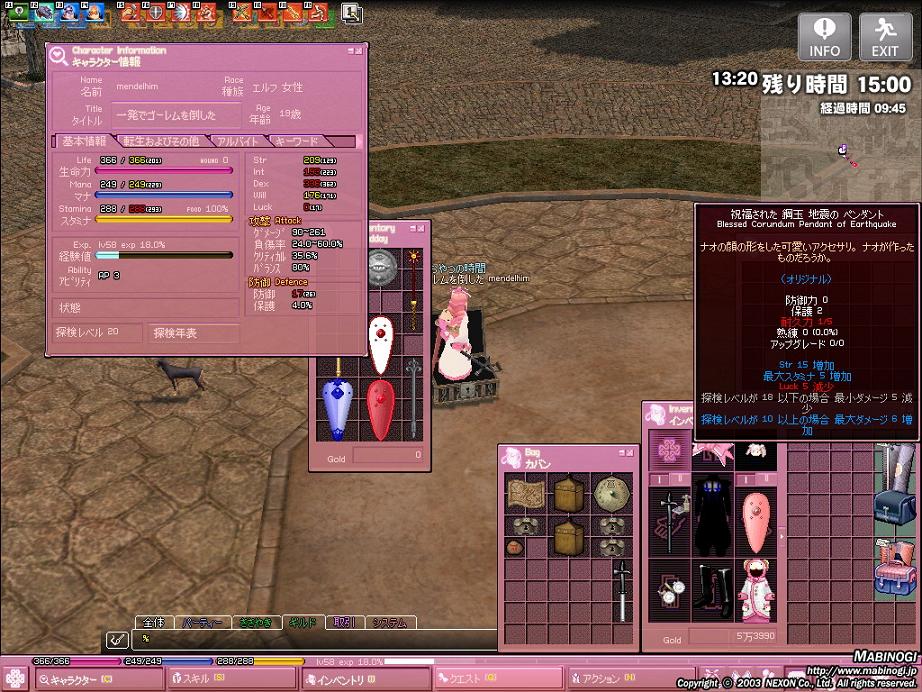Select the blue kite shield item

point(338,408)
